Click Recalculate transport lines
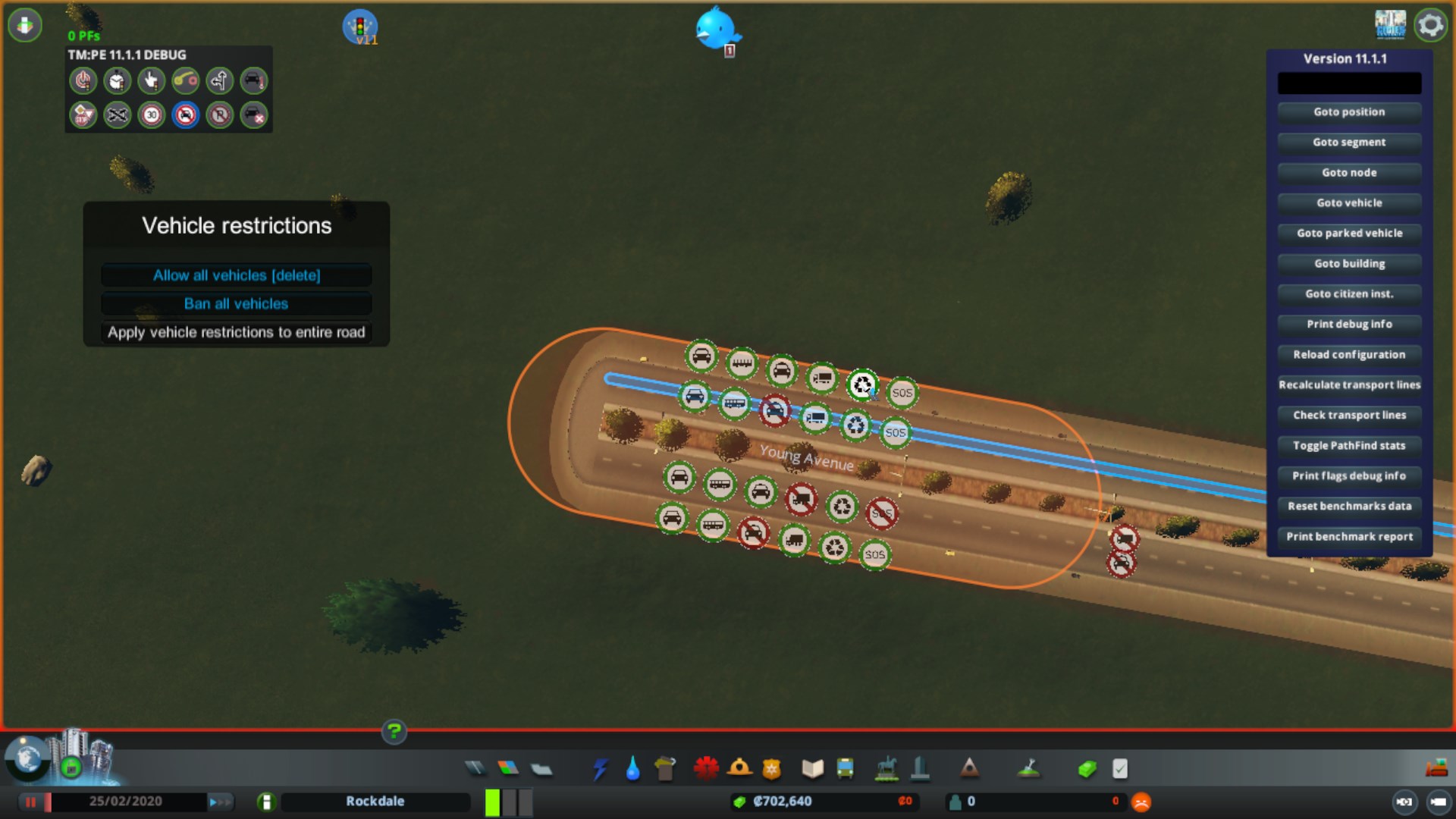 1349,385
